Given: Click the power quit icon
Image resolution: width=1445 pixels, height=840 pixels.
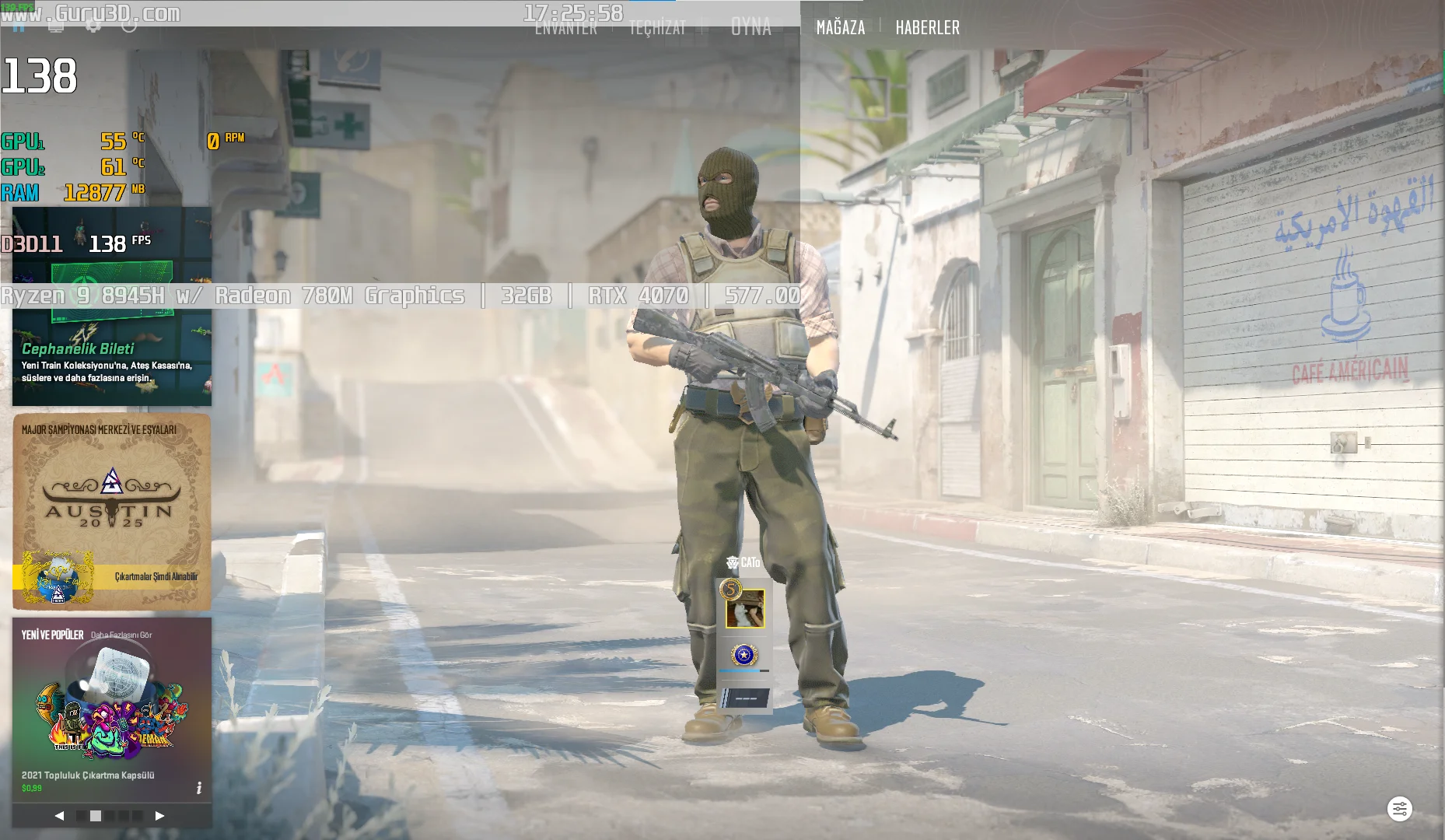Looking at the screenshot, I should click(130, 26).
